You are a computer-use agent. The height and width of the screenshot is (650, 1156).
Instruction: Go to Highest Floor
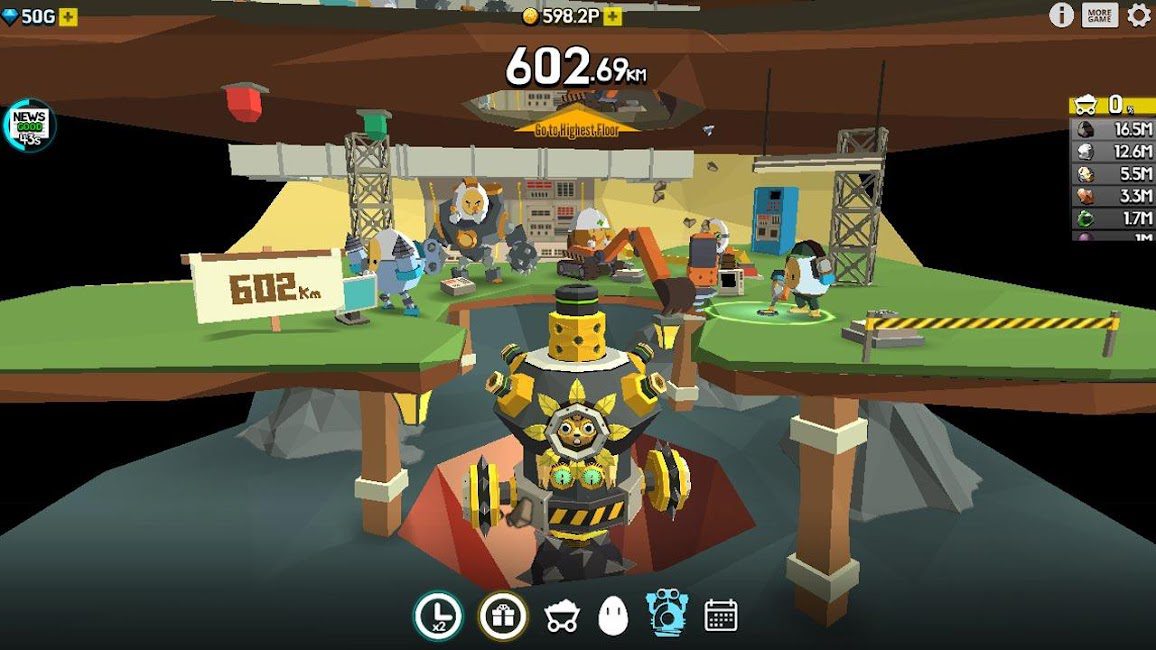coord(577,128)
